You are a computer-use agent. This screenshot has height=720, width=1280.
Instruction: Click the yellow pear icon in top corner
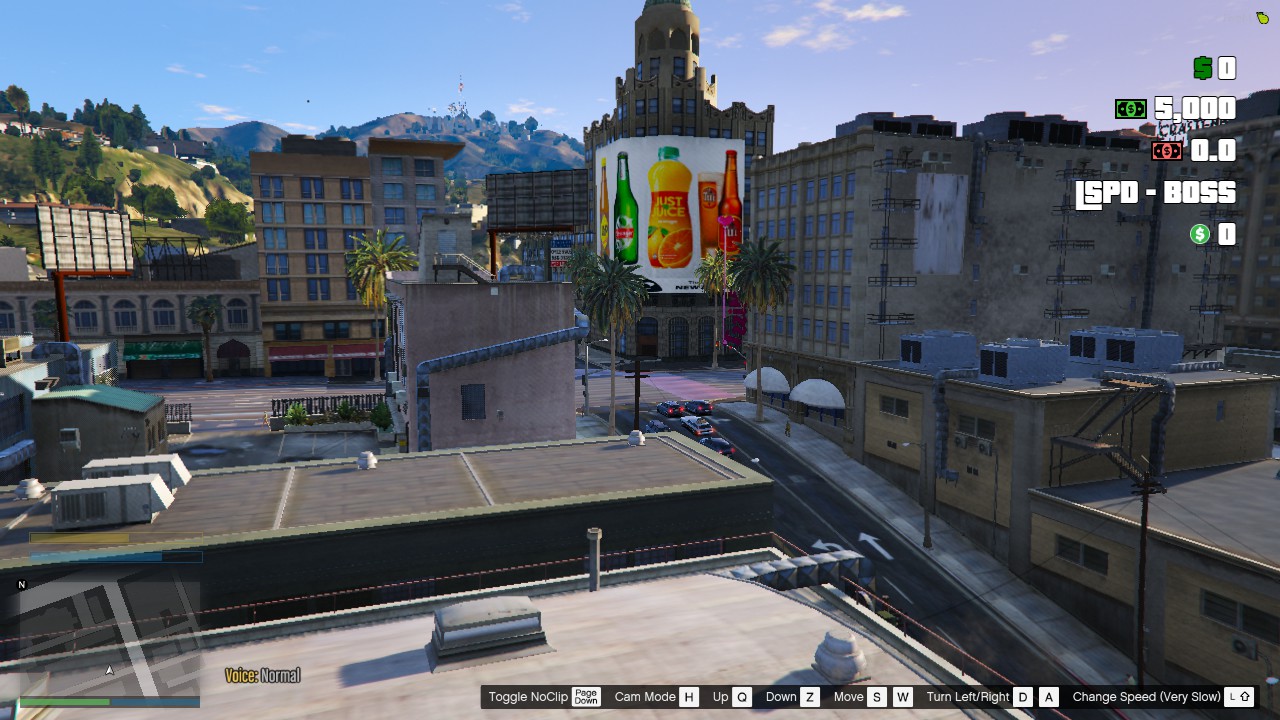[1262, 16]
